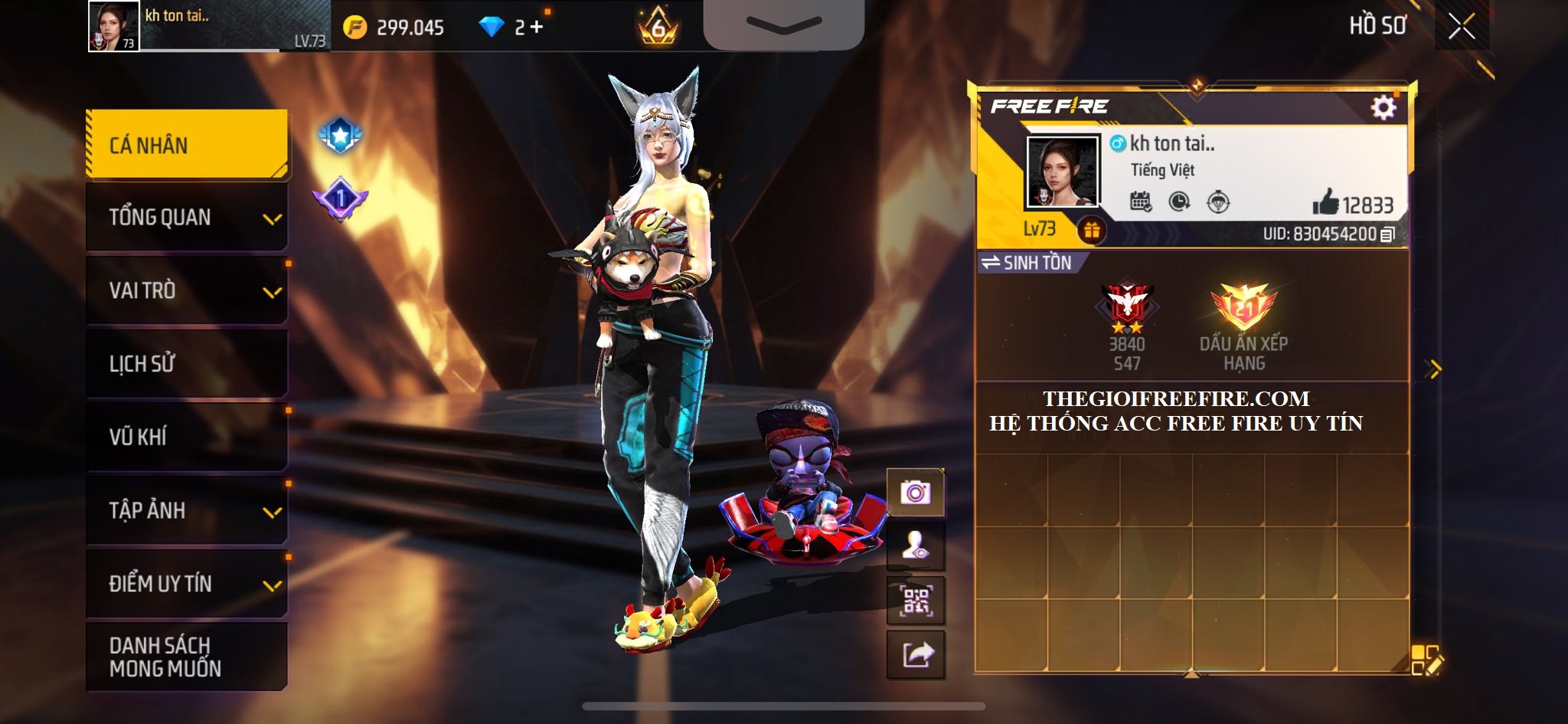The width and height of the screenshot is (1568, 724).
Task: Copy the UID number
Action: point(1387,234)
